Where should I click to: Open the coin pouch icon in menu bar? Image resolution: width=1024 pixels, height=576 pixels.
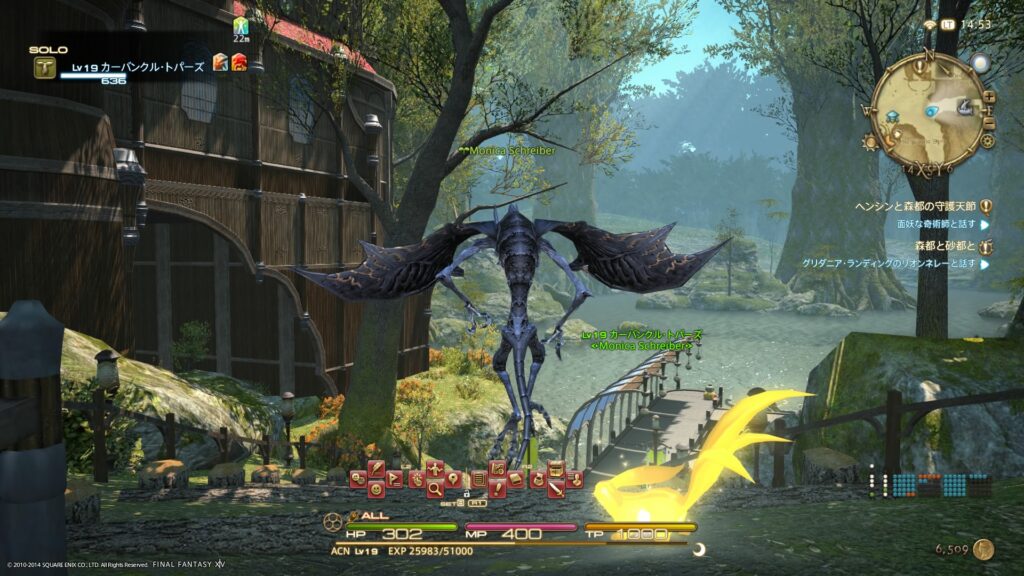coord(538,479)
